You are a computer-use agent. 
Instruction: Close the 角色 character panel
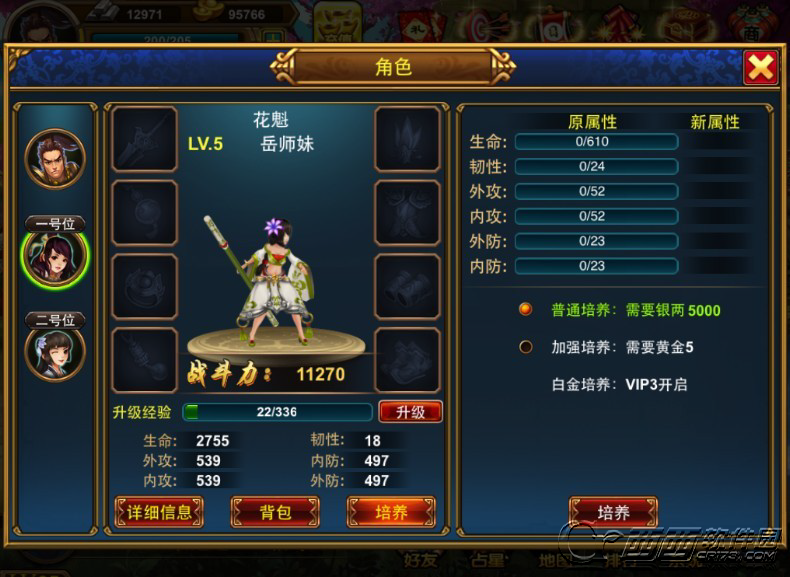click(x=761, y=67)
